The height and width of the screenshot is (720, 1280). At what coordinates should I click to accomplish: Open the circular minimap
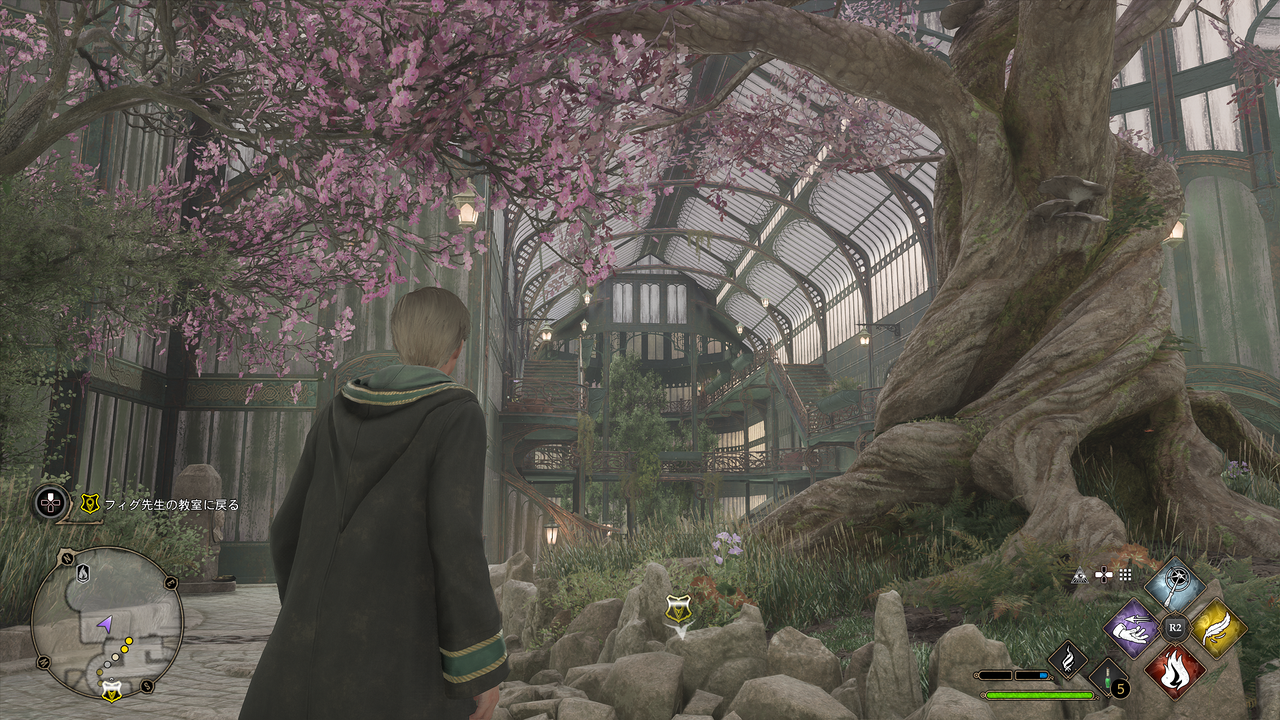coord(107,622)
